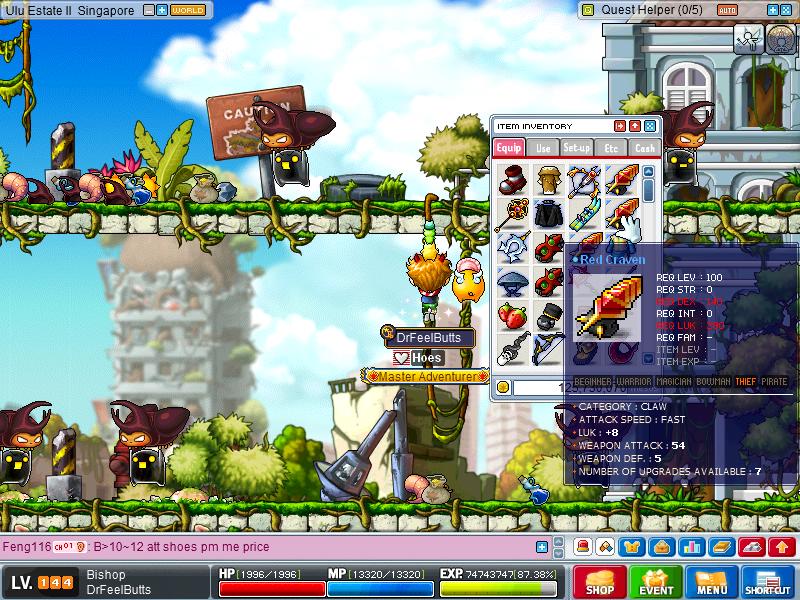The width and height of the screenshot is (800, 600).
Task: Close the Item Inventory window
Action: click(x=650, y=126)
